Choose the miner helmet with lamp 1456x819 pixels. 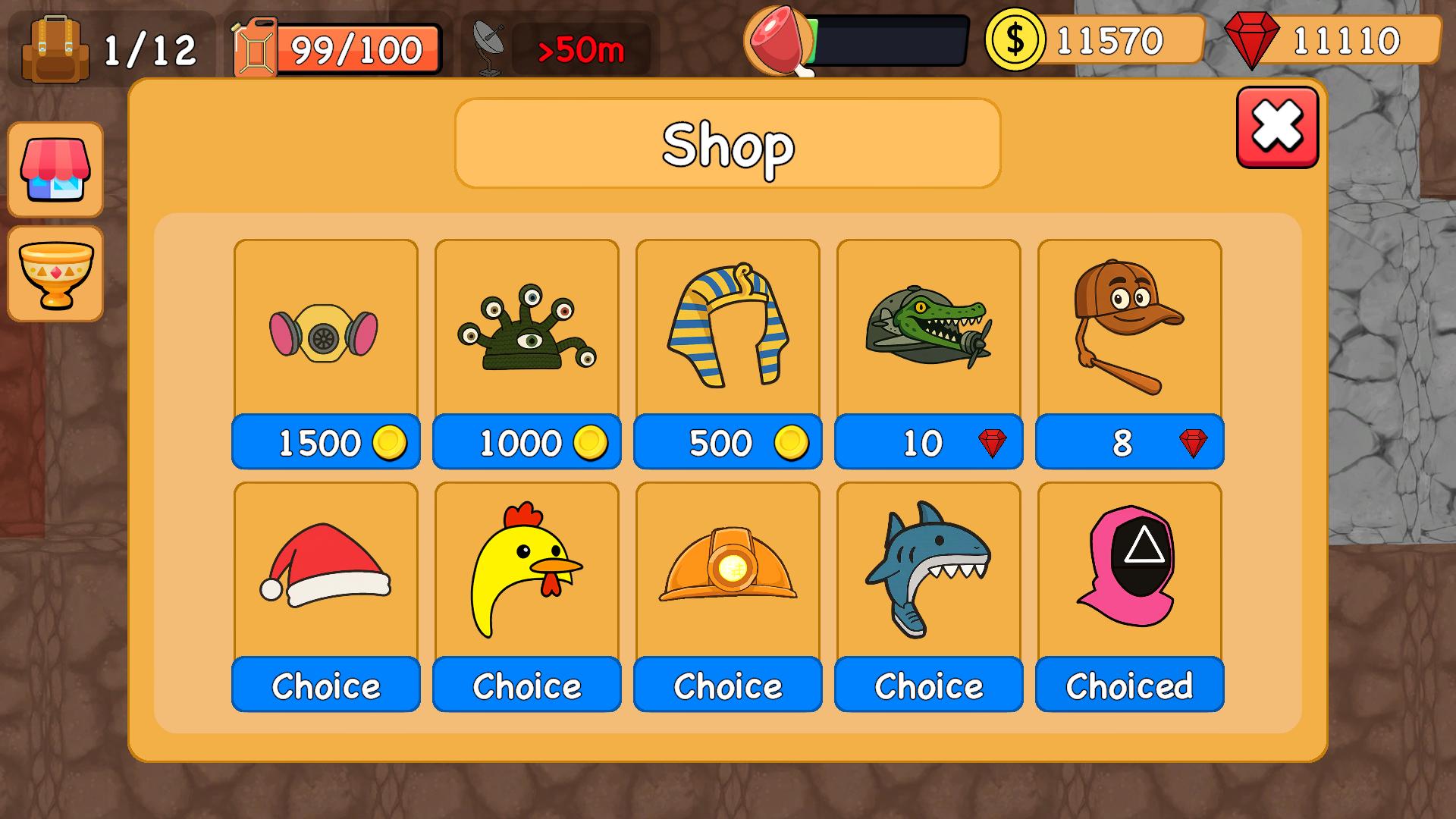[726, 685]
